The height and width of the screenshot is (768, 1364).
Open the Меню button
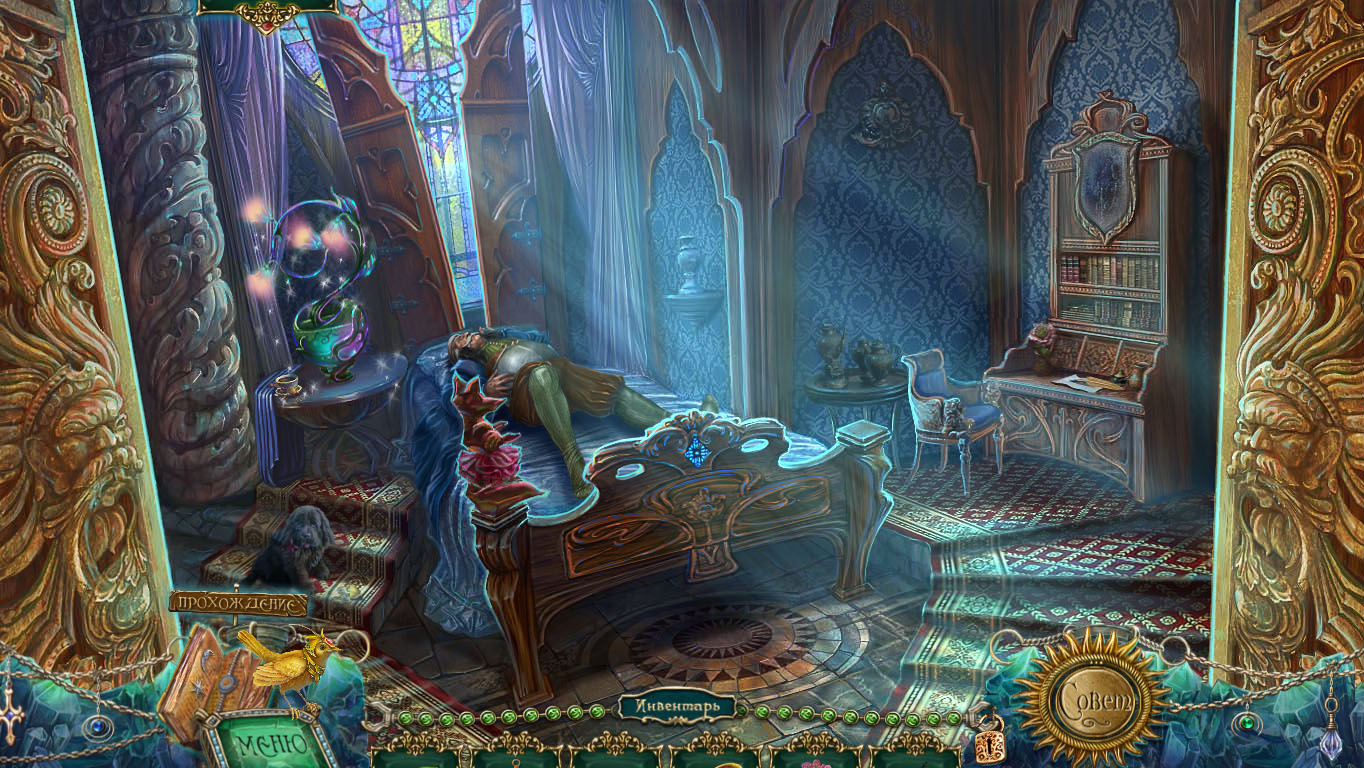pos(271,744)
